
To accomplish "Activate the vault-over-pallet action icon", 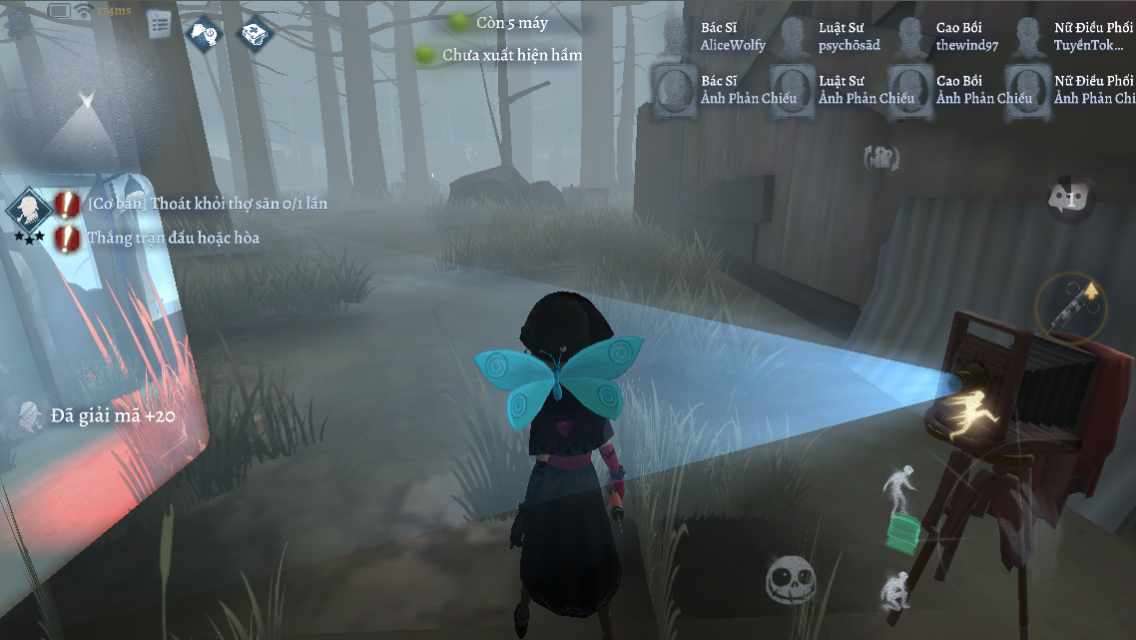I will pos(900,506).
